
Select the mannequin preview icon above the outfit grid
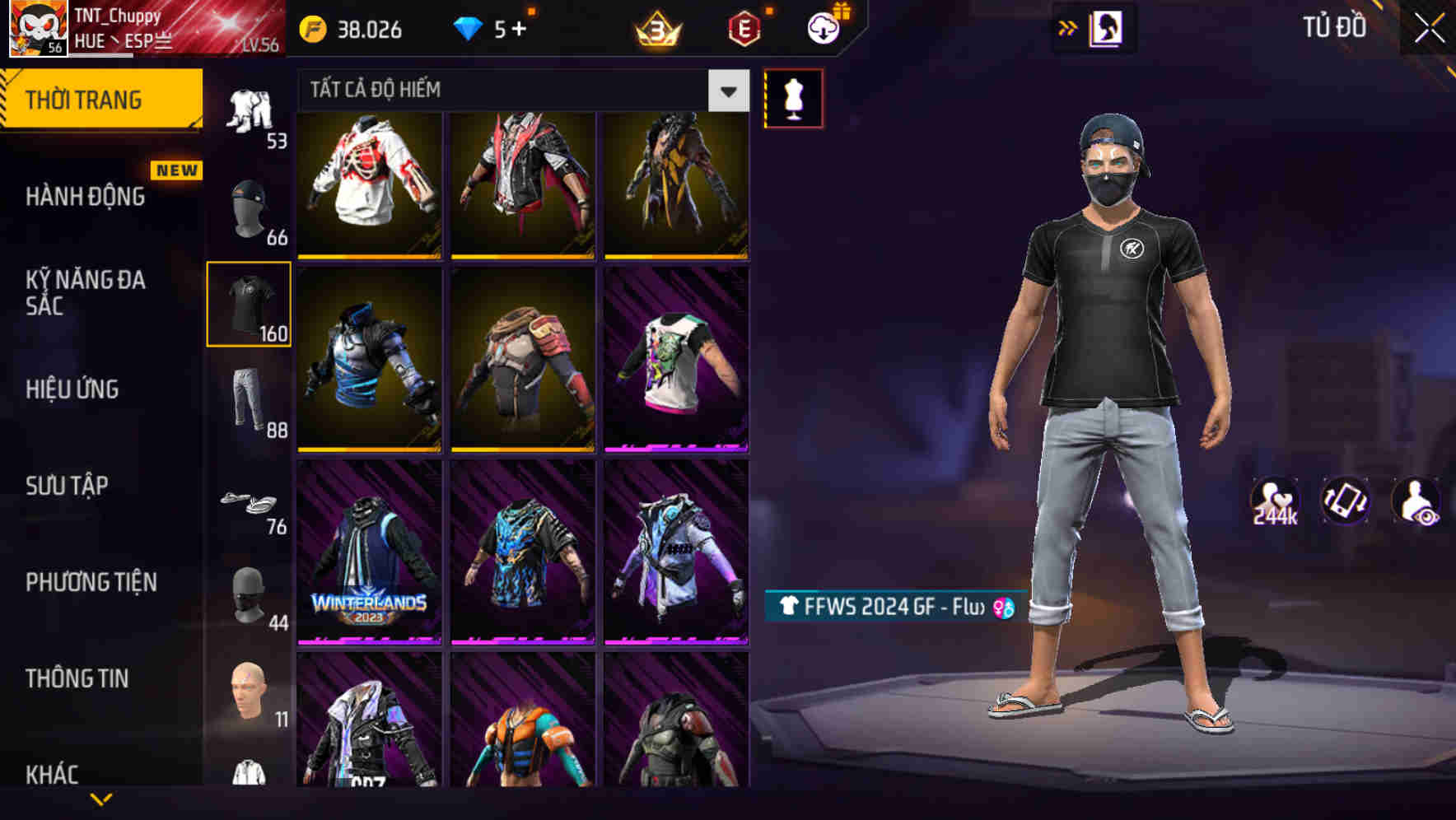point(793,96)
